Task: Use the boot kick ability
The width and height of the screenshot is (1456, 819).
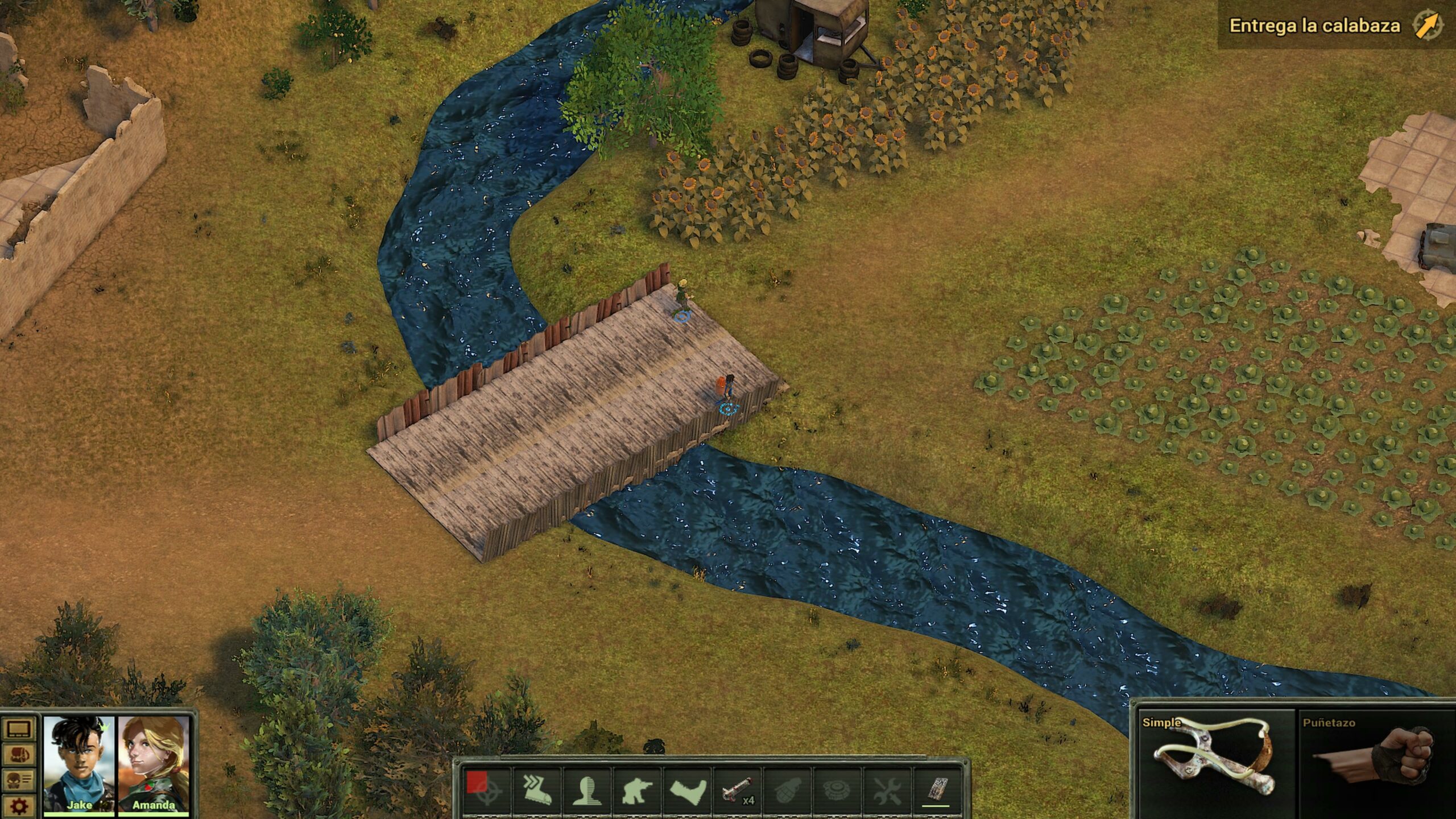Action: click(686, 789)
